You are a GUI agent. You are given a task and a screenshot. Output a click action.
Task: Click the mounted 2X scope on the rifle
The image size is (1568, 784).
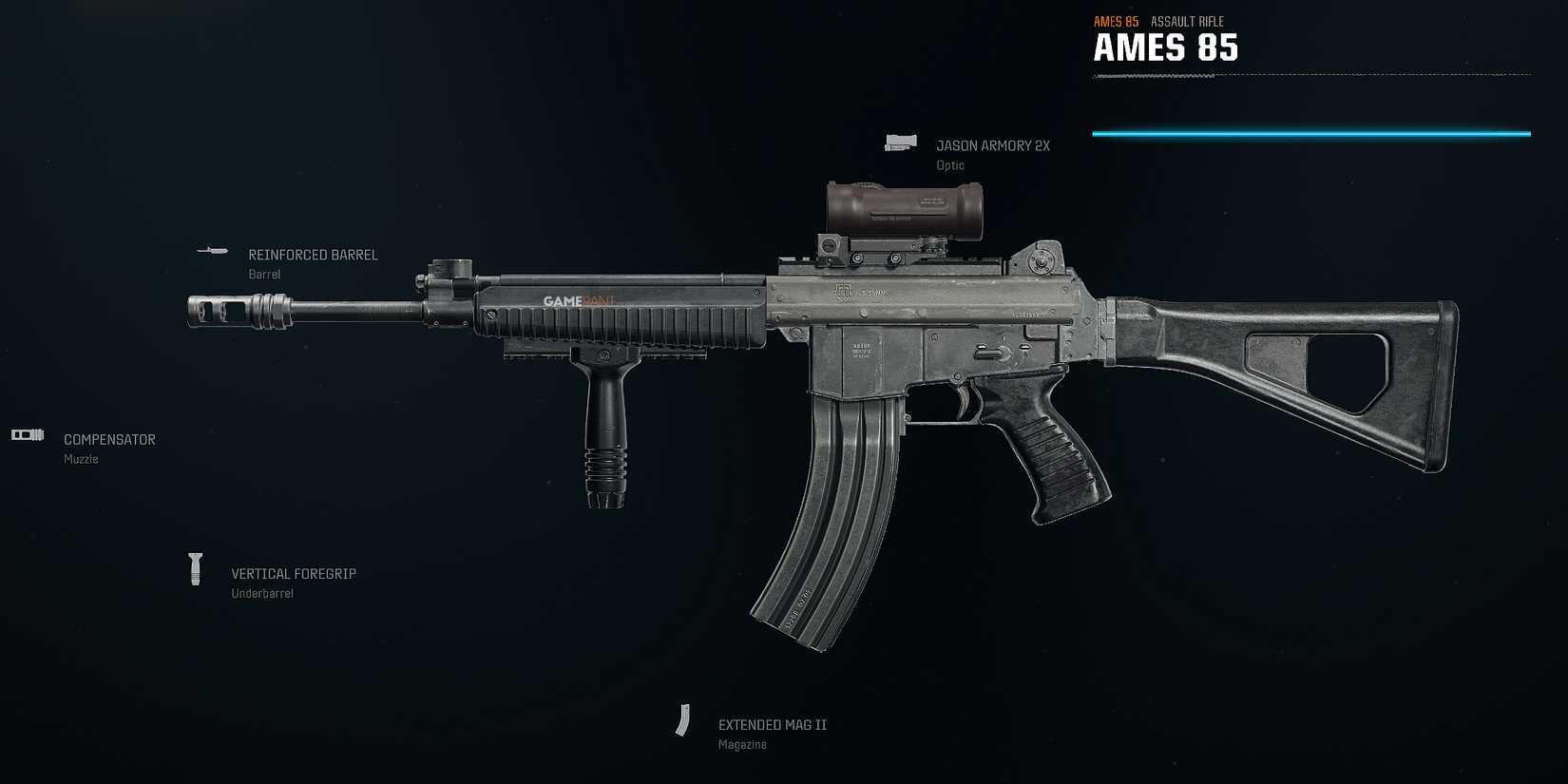(903, 209)
